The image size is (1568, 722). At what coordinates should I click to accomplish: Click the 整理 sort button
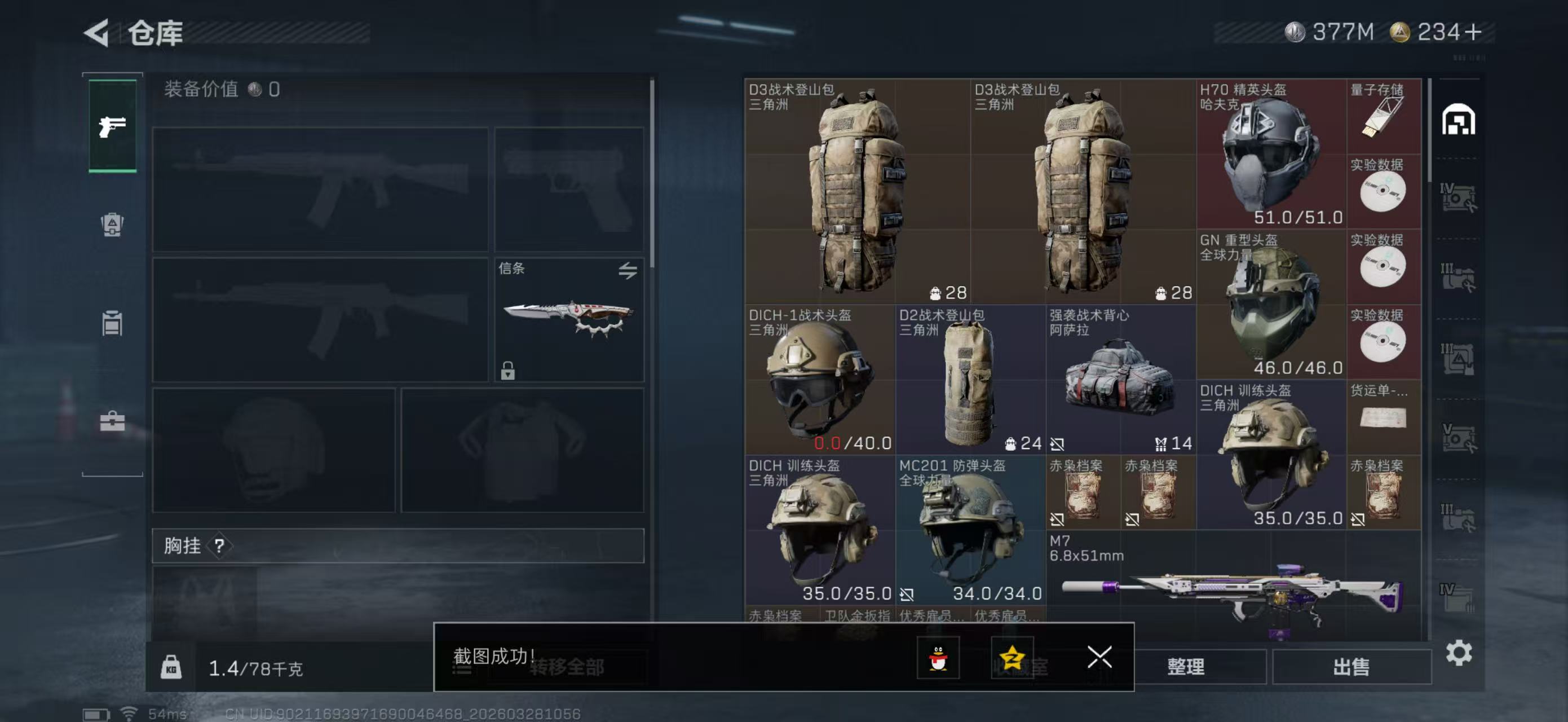pos(1185,667)
